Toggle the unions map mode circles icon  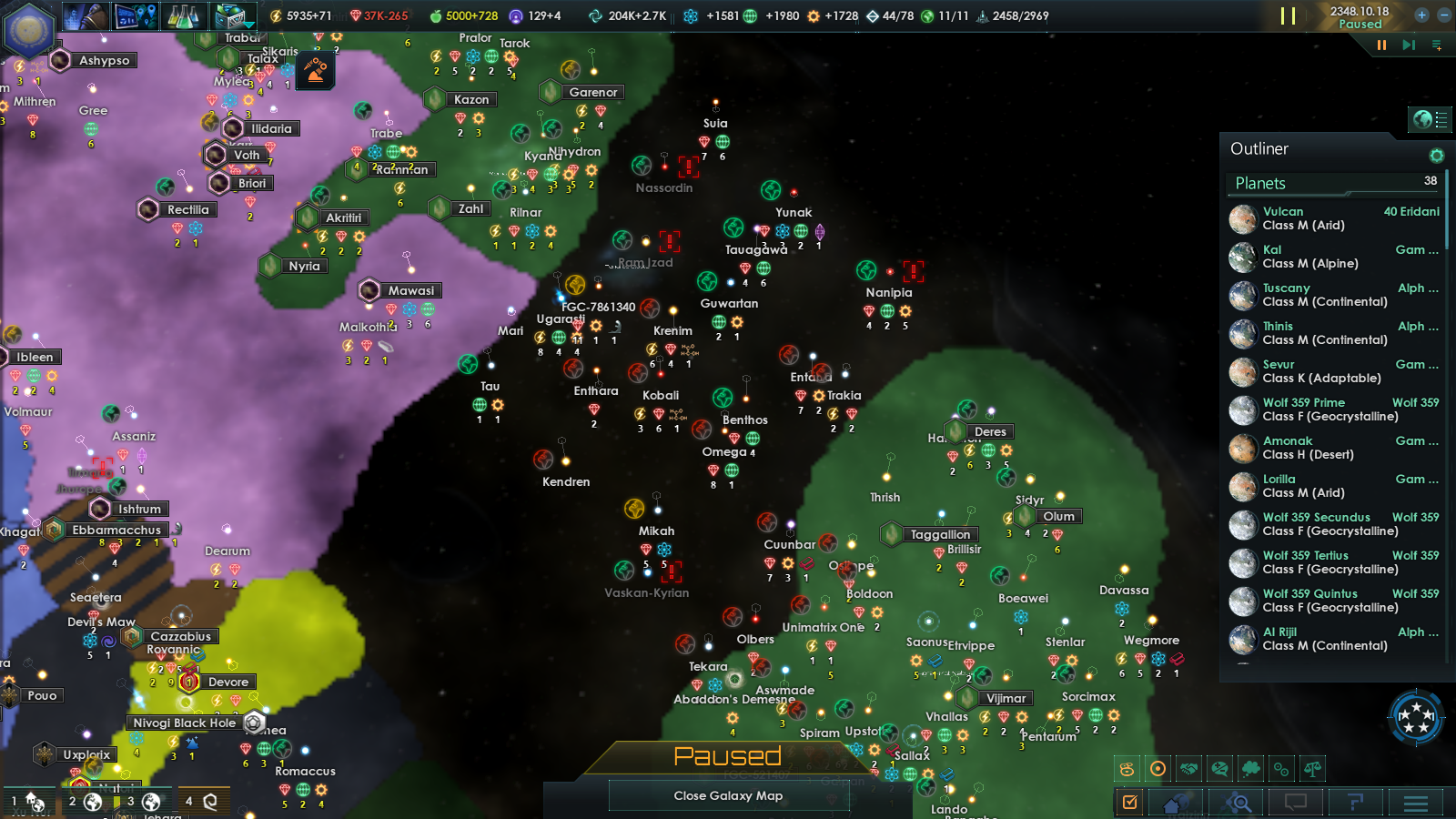coord(1279,769)
